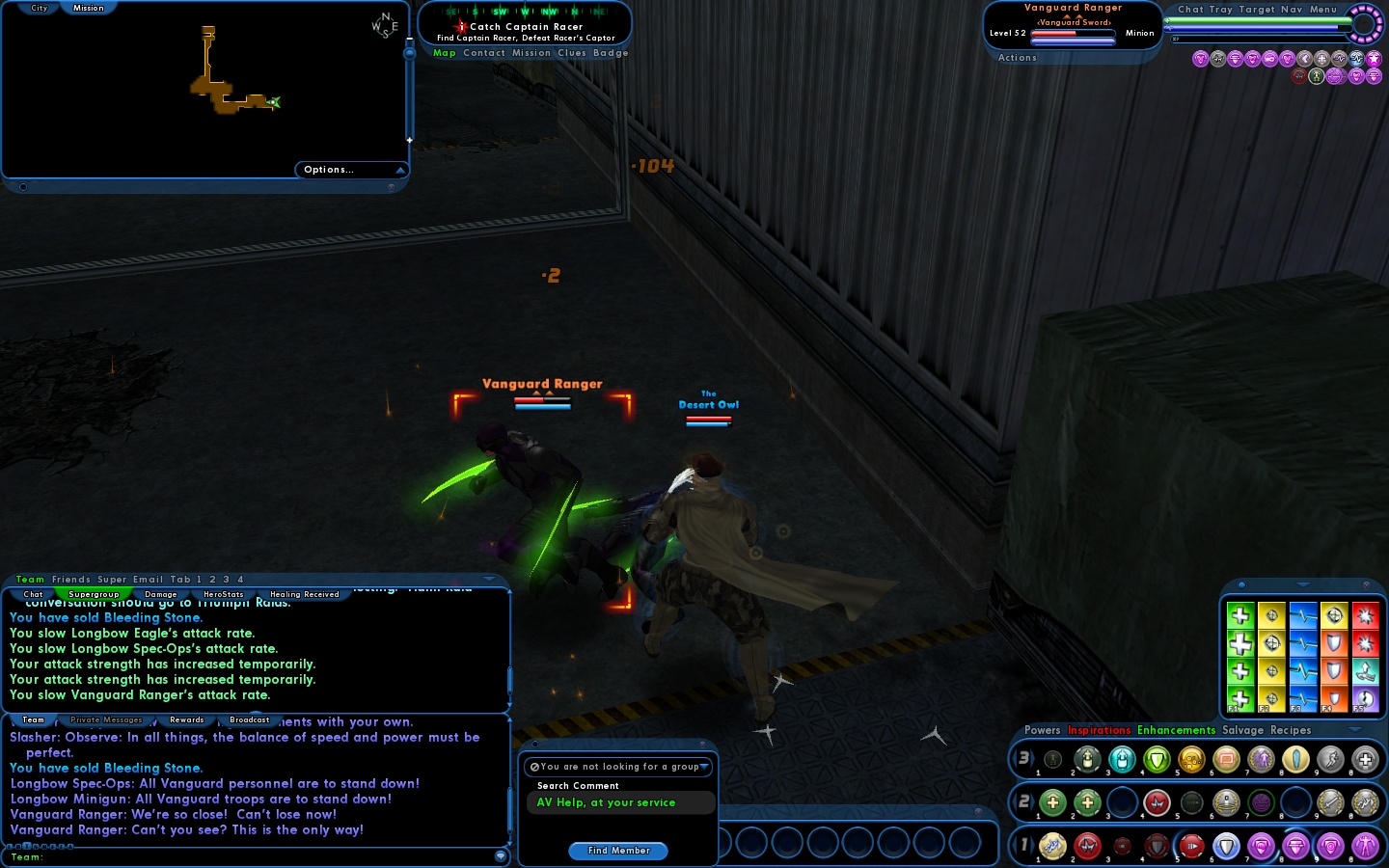This screenshot has height=868, width=1389.
Task: Open the looking-for-group status dropdown
Action: coord(619,767)
